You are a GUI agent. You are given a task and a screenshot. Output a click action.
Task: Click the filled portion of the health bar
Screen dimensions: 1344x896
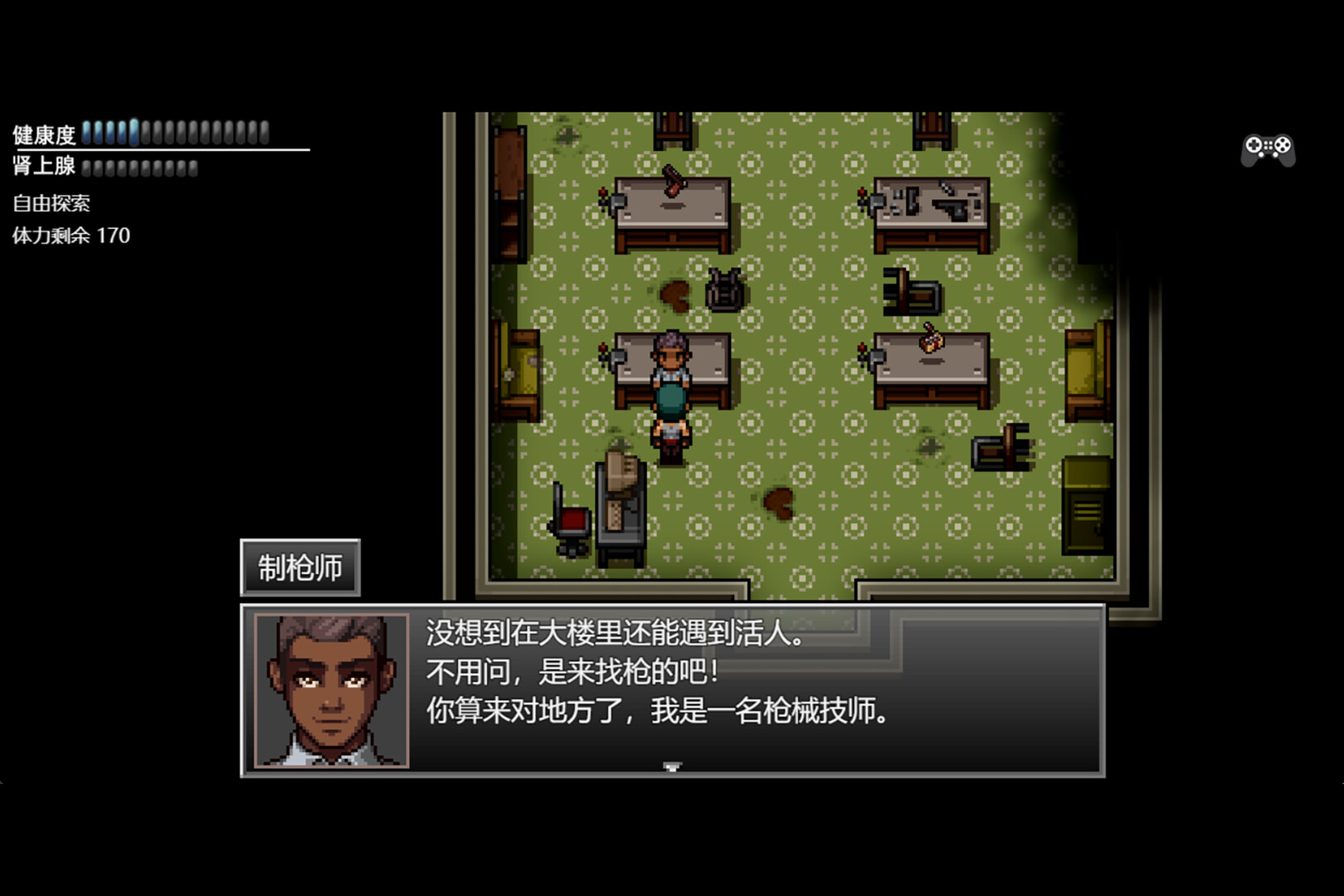coord(112,133)
